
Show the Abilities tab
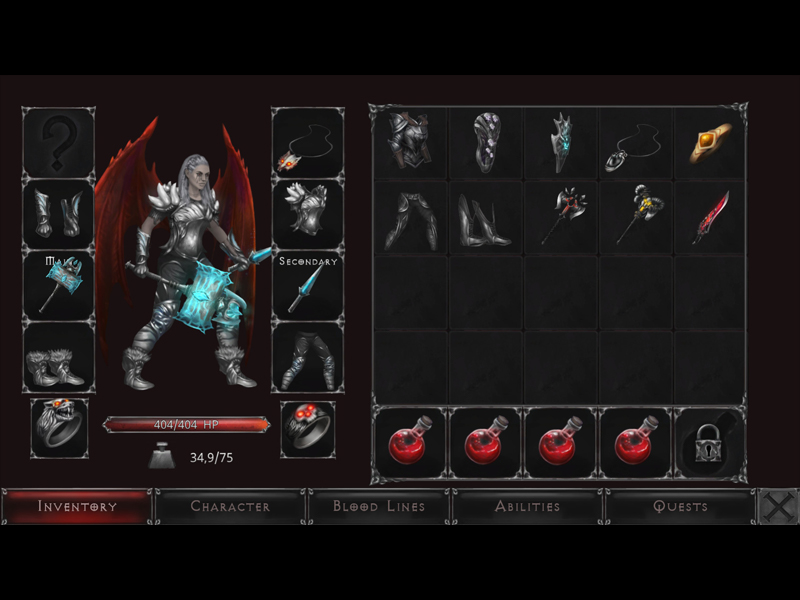[x=527, y=506]
